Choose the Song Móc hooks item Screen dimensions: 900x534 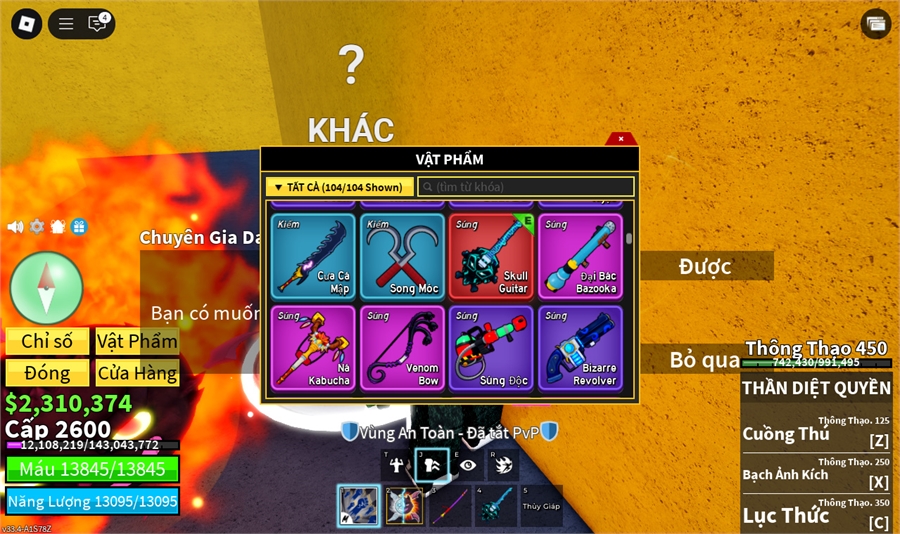(403, 257)
